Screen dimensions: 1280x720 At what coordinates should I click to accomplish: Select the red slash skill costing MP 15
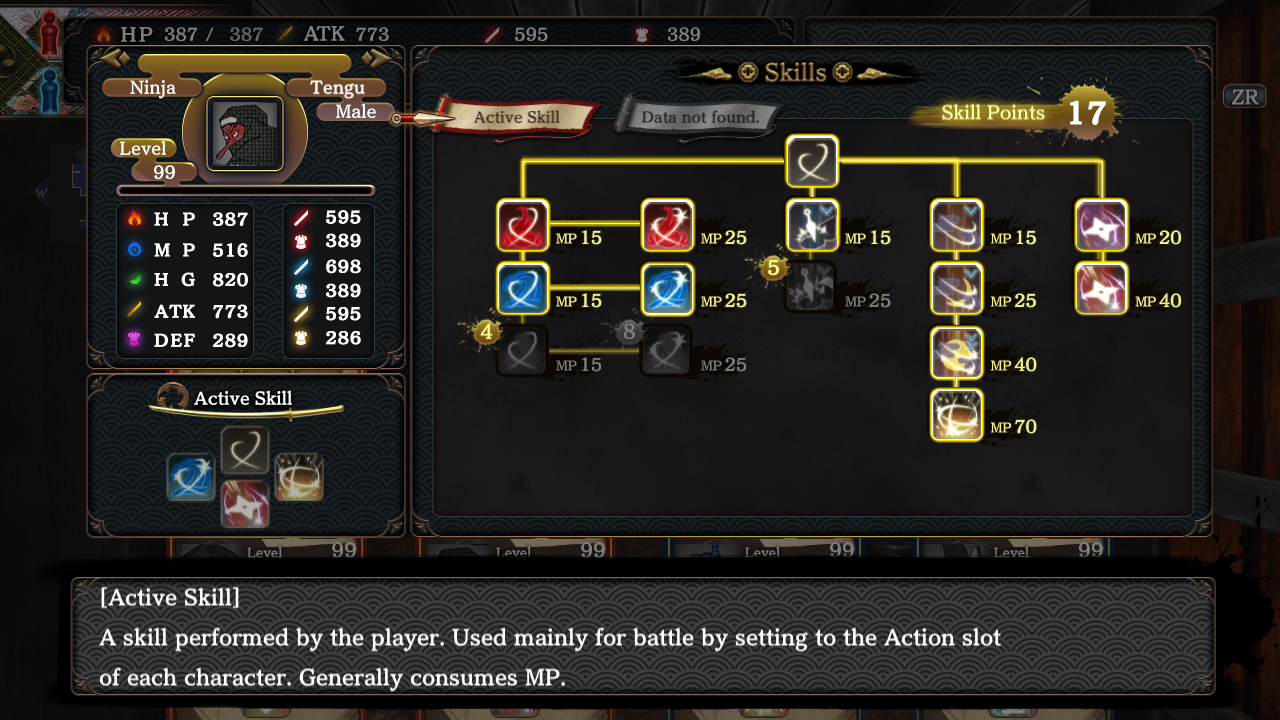[x=521, y=225]
